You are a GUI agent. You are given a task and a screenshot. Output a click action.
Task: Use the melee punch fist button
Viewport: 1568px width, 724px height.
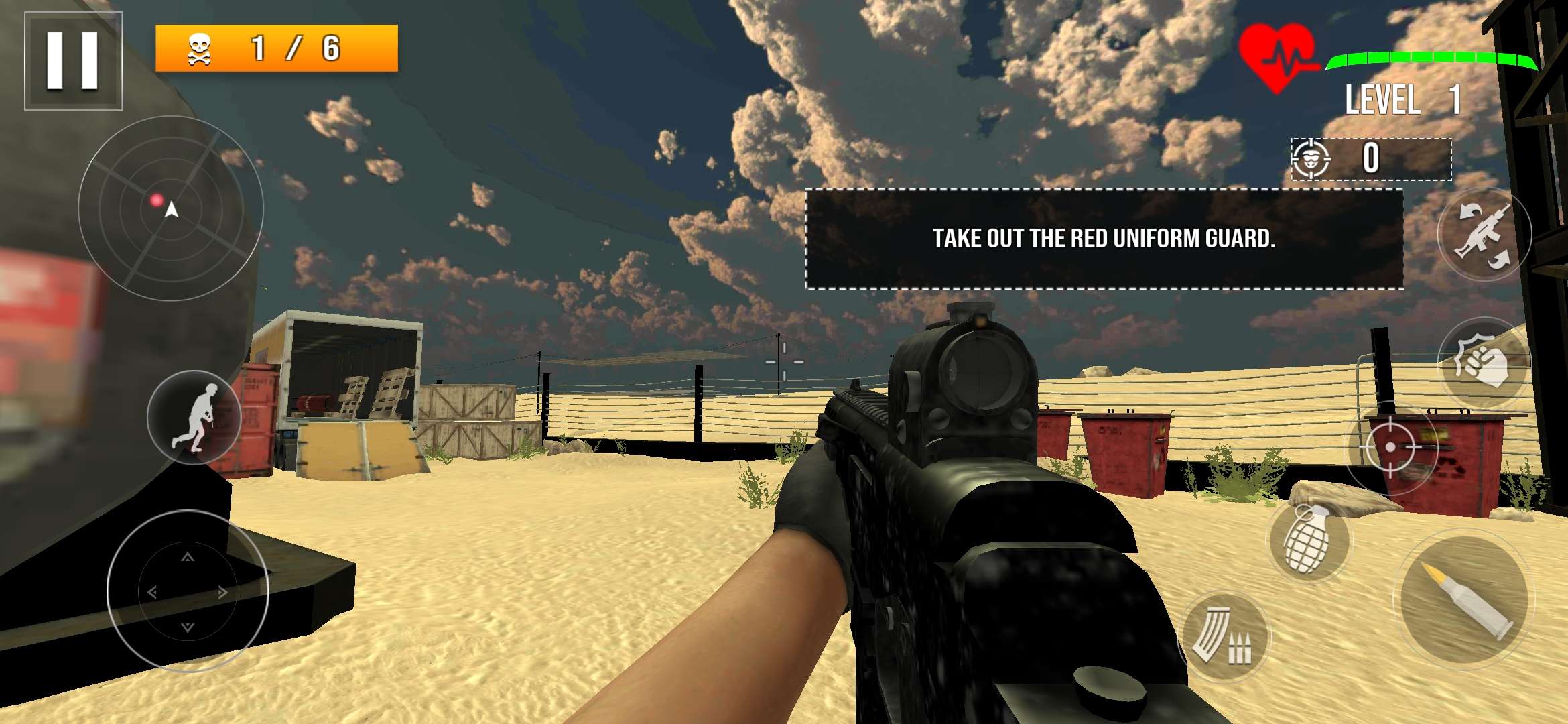[1484, 363]
